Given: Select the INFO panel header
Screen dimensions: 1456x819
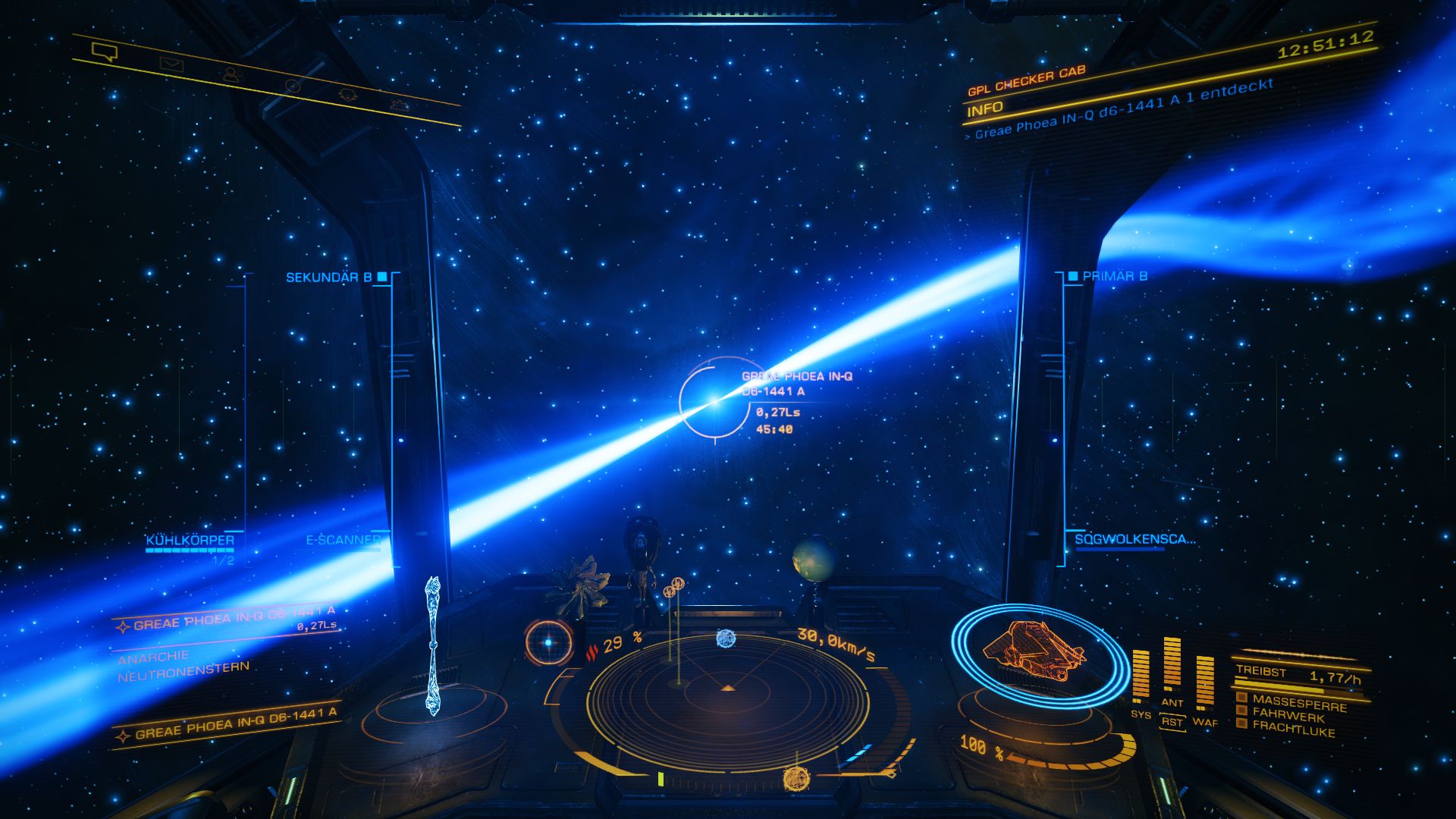Looking at the screenshot, I should pos(985,109).
